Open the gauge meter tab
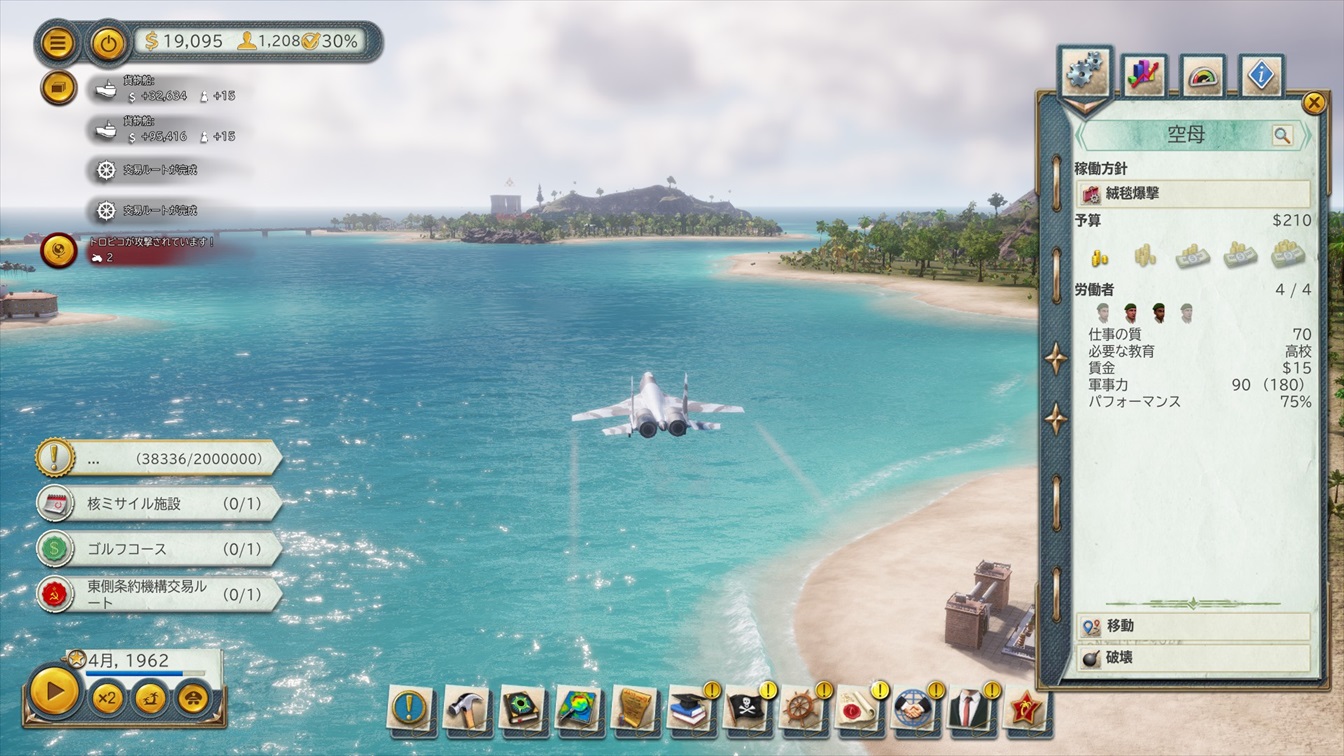 click(1203, 75)
